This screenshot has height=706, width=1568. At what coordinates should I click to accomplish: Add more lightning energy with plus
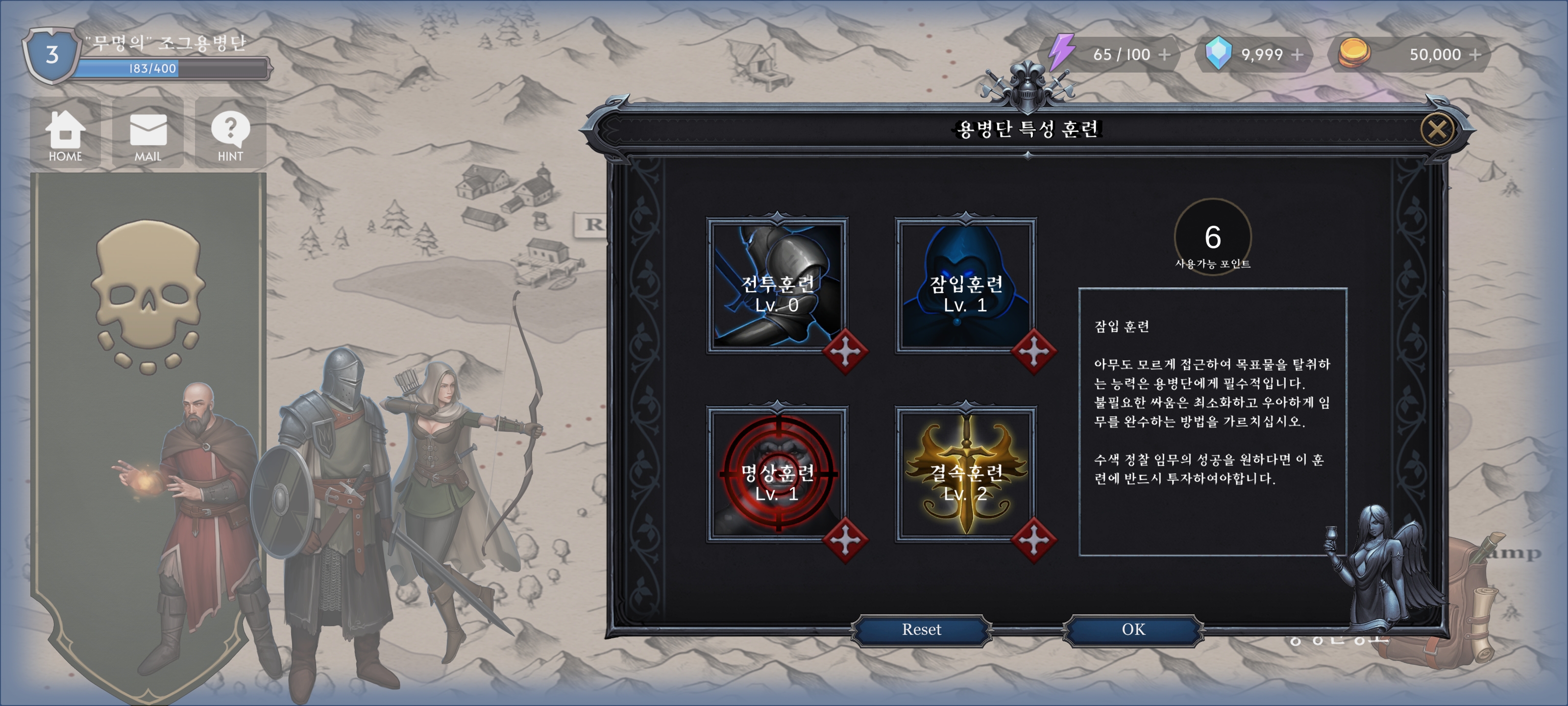click(x=1164, y=55)
